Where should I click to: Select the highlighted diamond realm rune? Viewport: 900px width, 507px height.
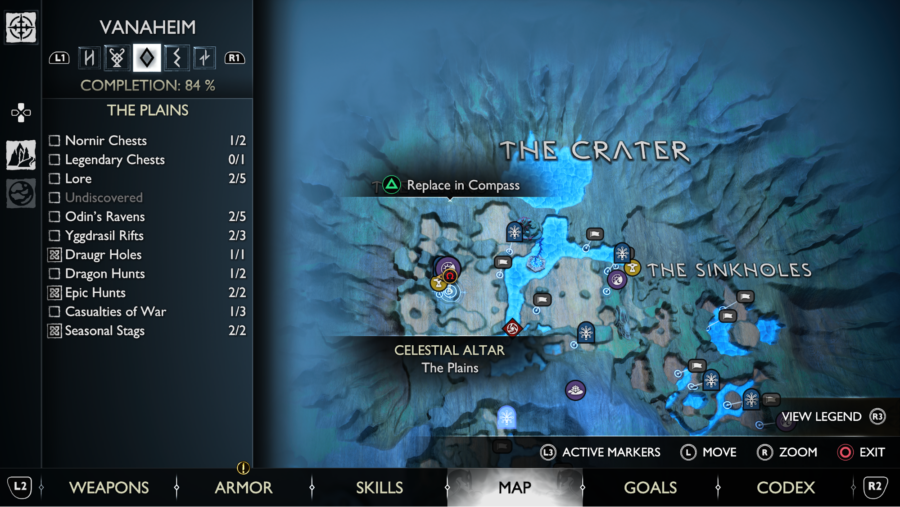(x=147, y=58)
